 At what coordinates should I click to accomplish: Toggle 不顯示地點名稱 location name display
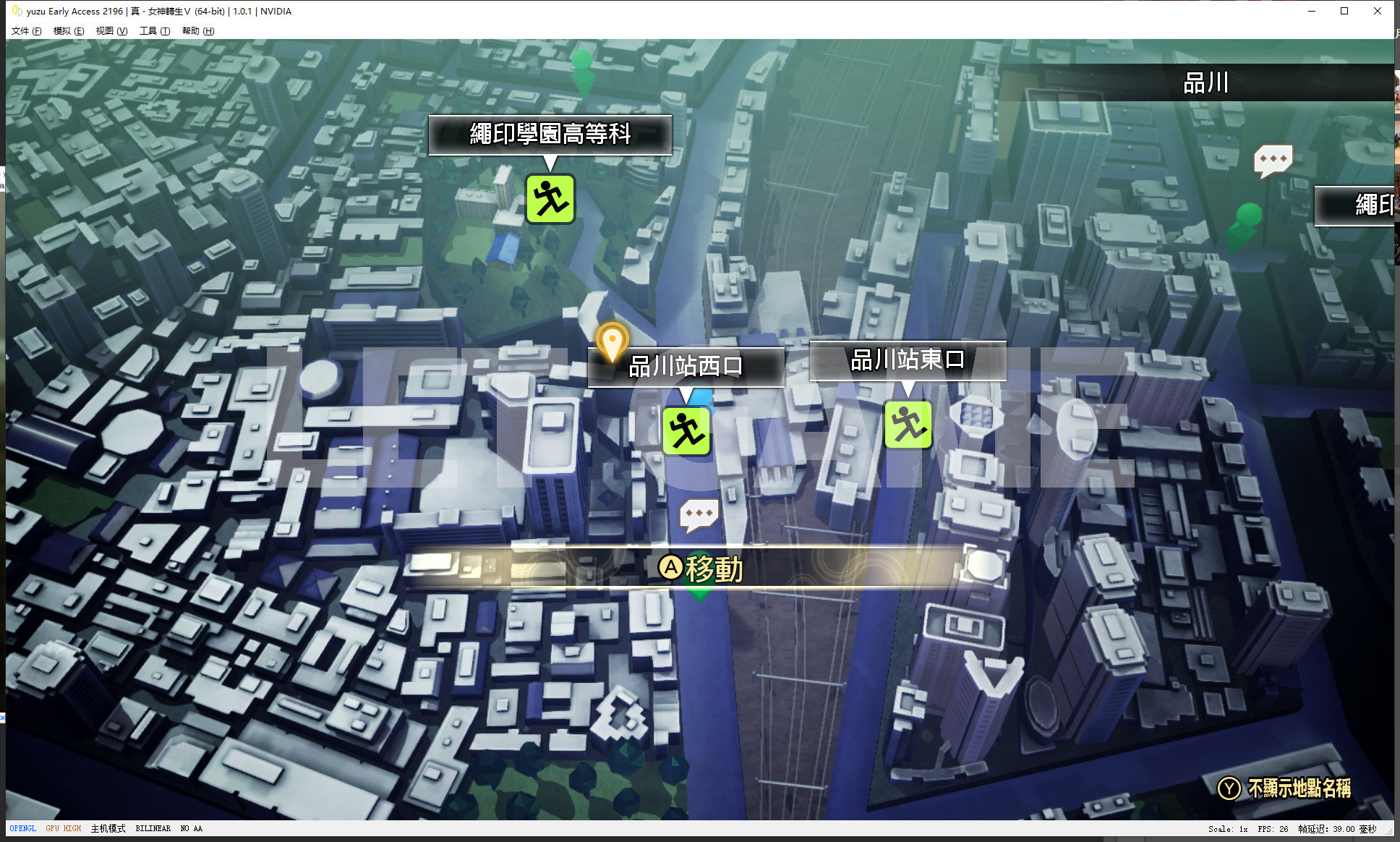coord(1284,788)
